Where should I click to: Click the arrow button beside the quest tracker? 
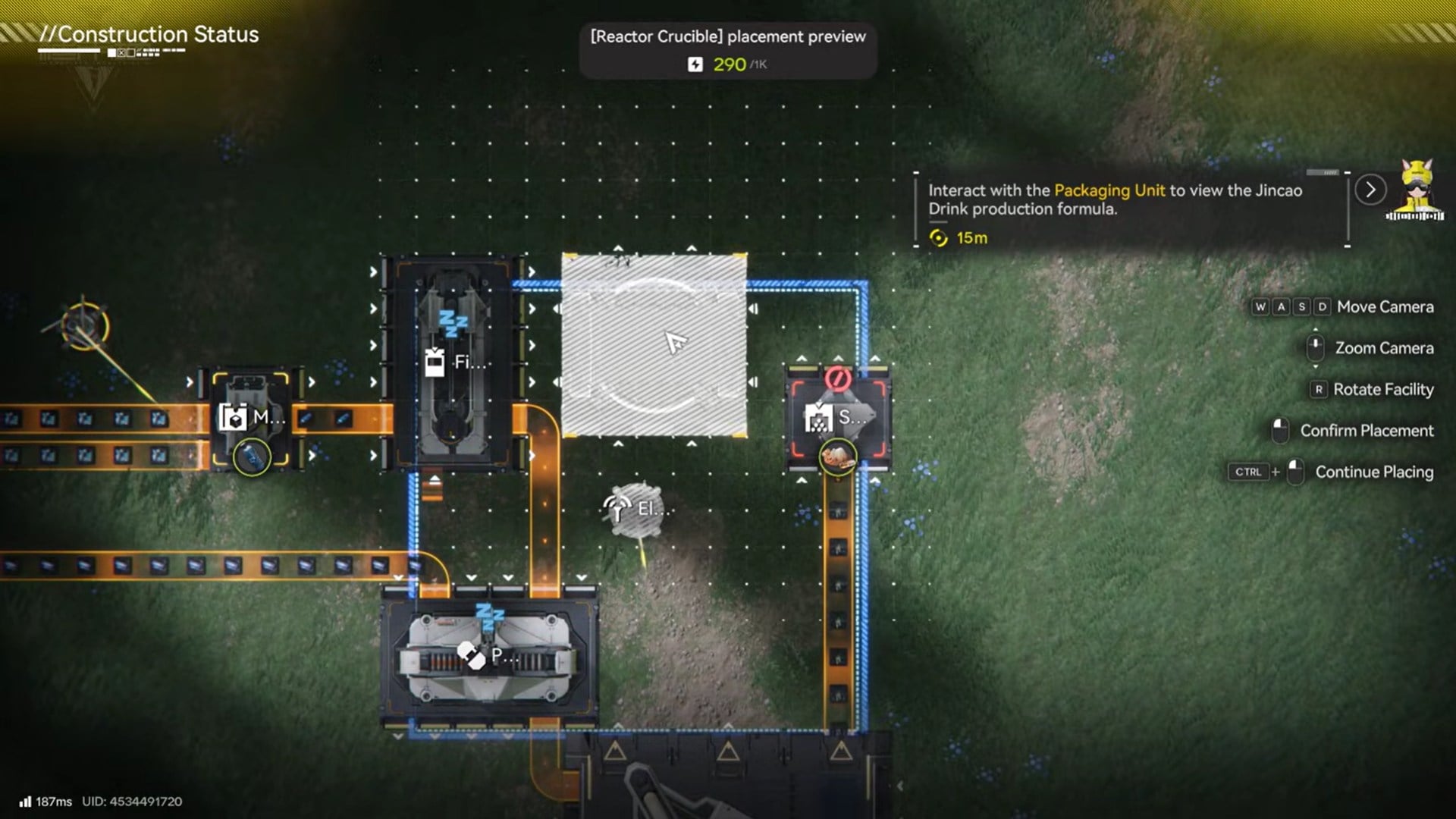pyautogui.click(x=1370, y=190)
